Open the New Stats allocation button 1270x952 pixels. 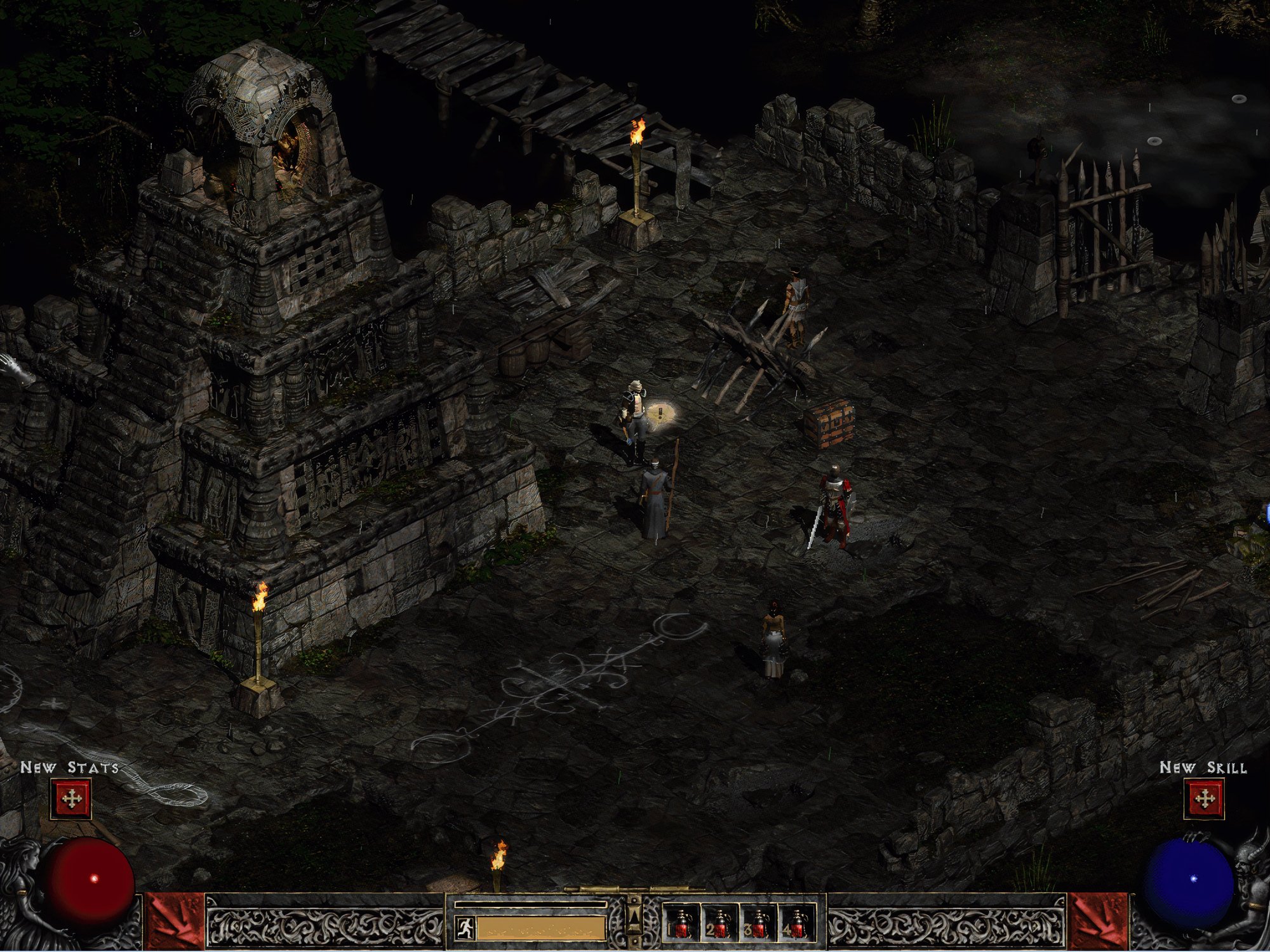[71, 799]
